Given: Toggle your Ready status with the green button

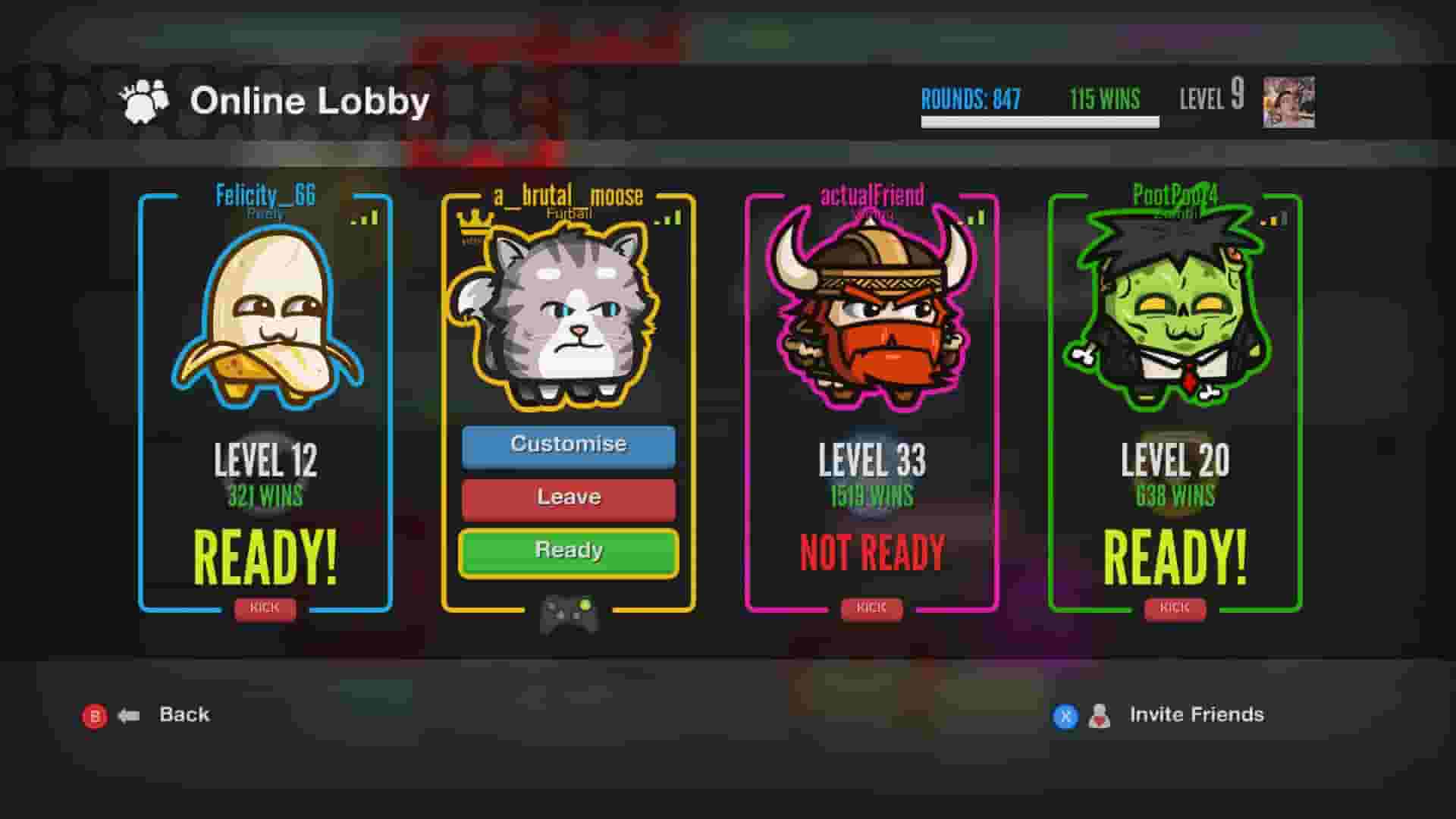Looking at the screenshot, I should tap(567, 550).
